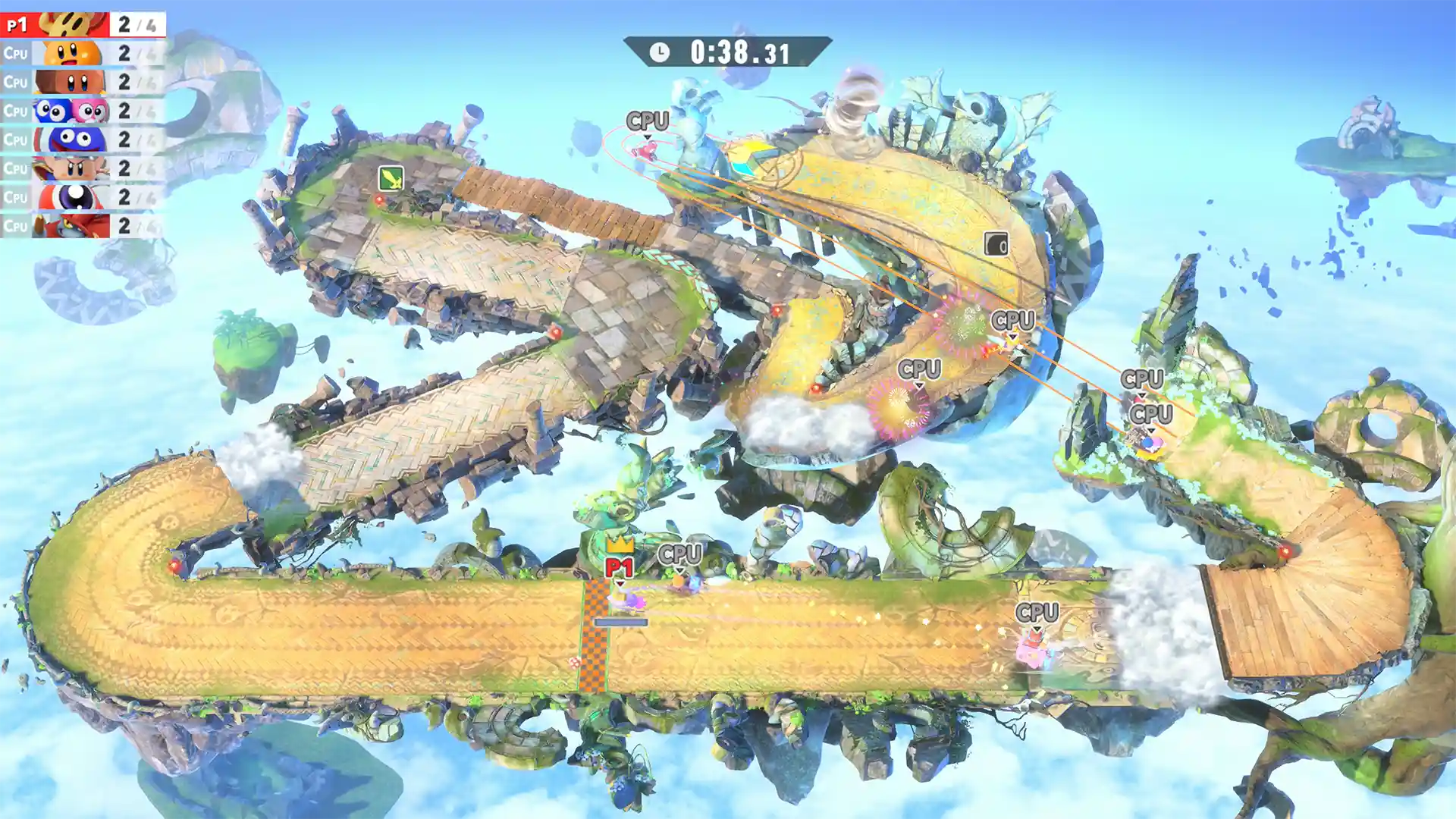Click the crown icon above the P1 marker
1456x819 pixels.
pos(620,545)
